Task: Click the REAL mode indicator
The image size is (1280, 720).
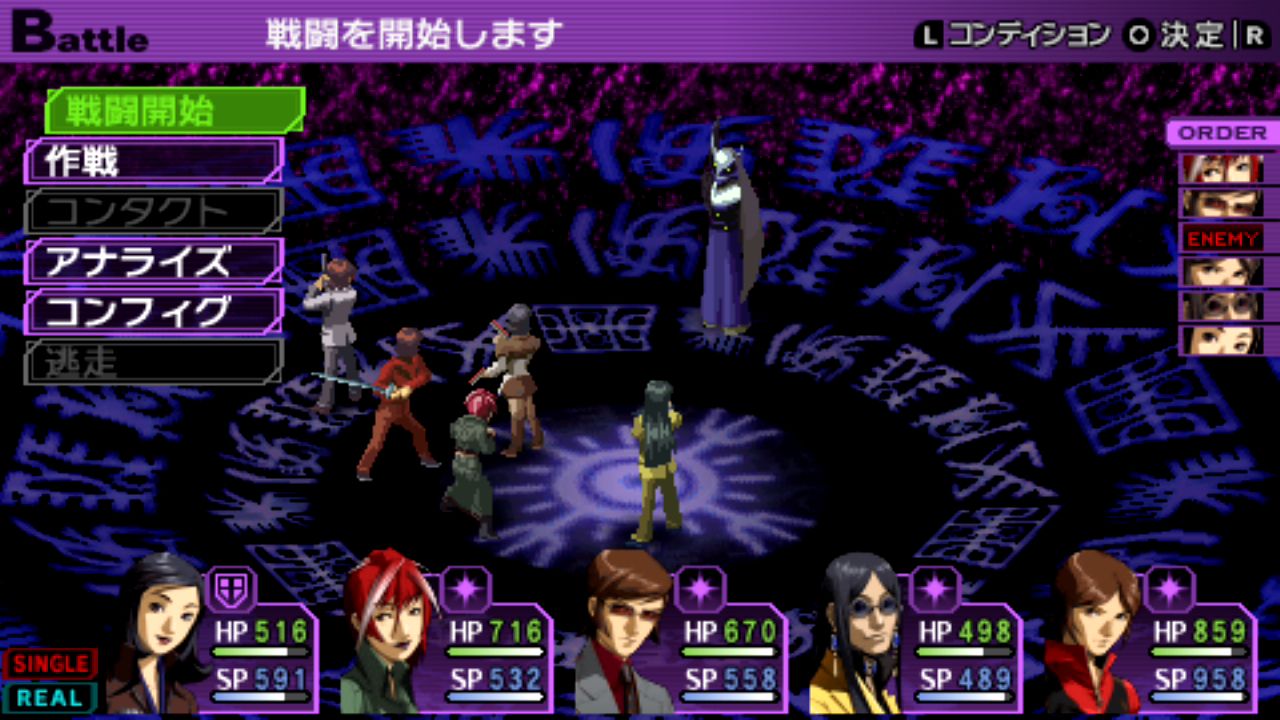Action: 50,697
